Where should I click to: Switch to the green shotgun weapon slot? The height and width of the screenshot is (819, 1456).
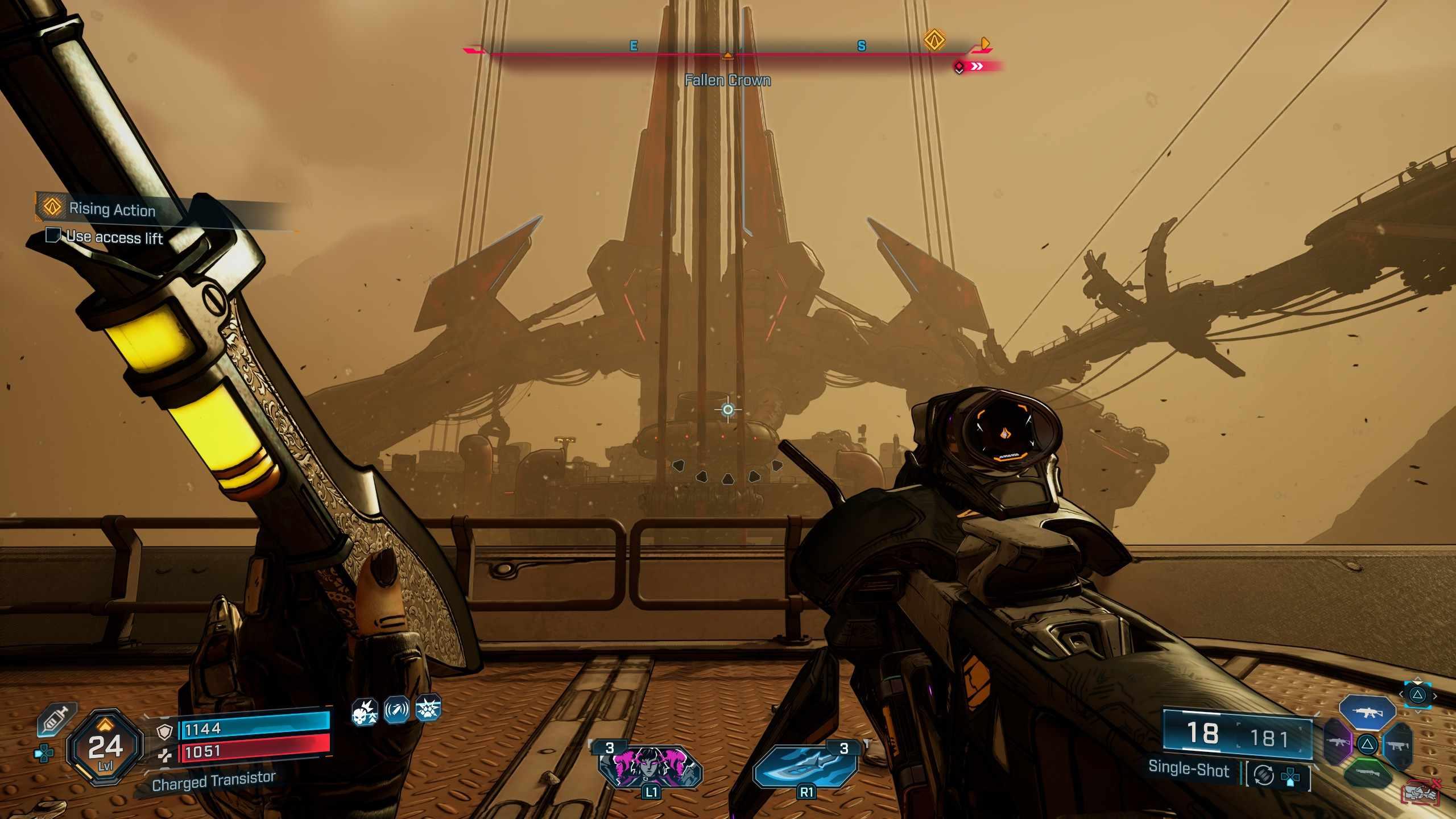(x=1368, y=773)
